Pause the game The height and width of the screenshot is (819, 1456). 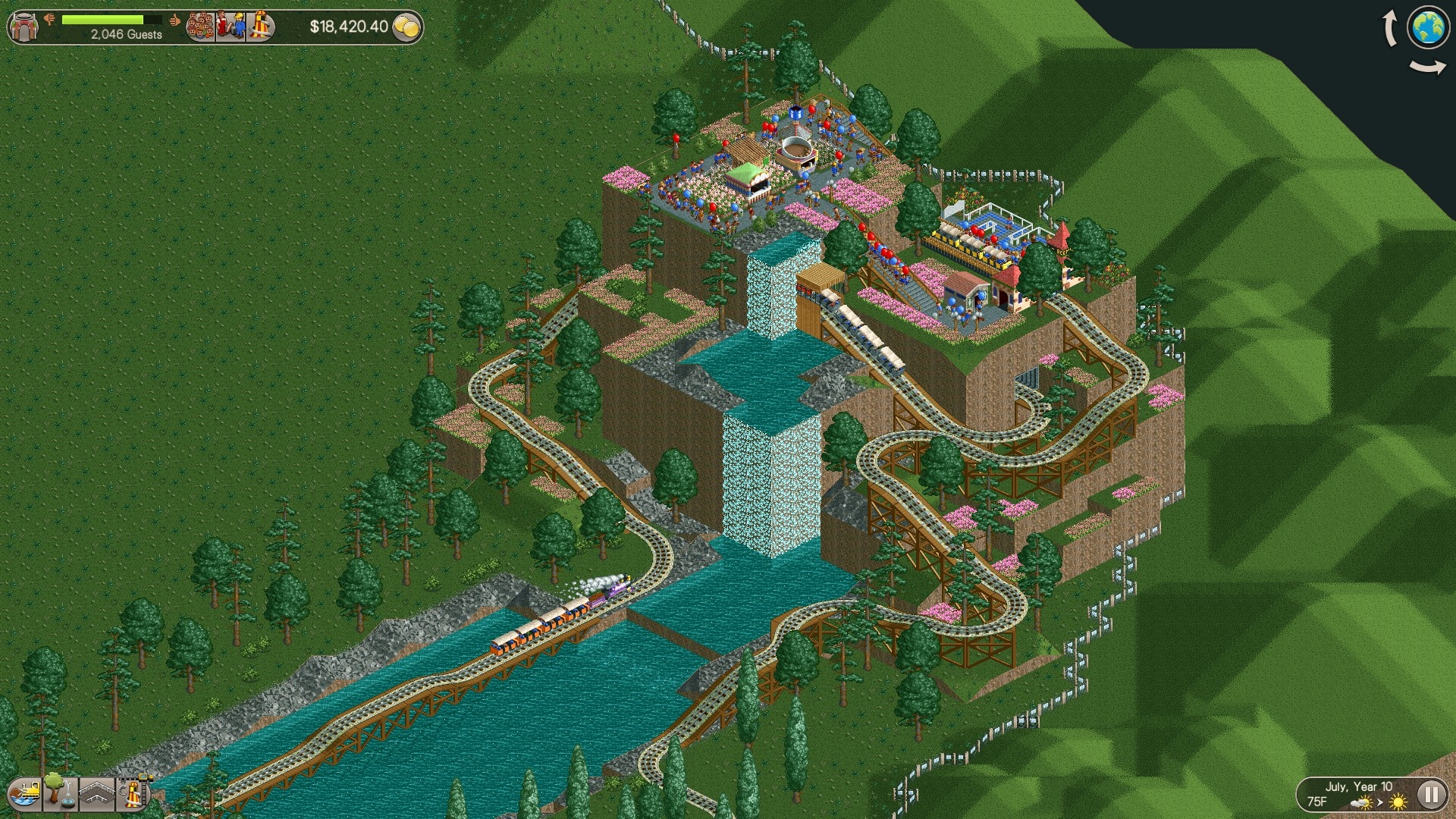click(1431, 795)
